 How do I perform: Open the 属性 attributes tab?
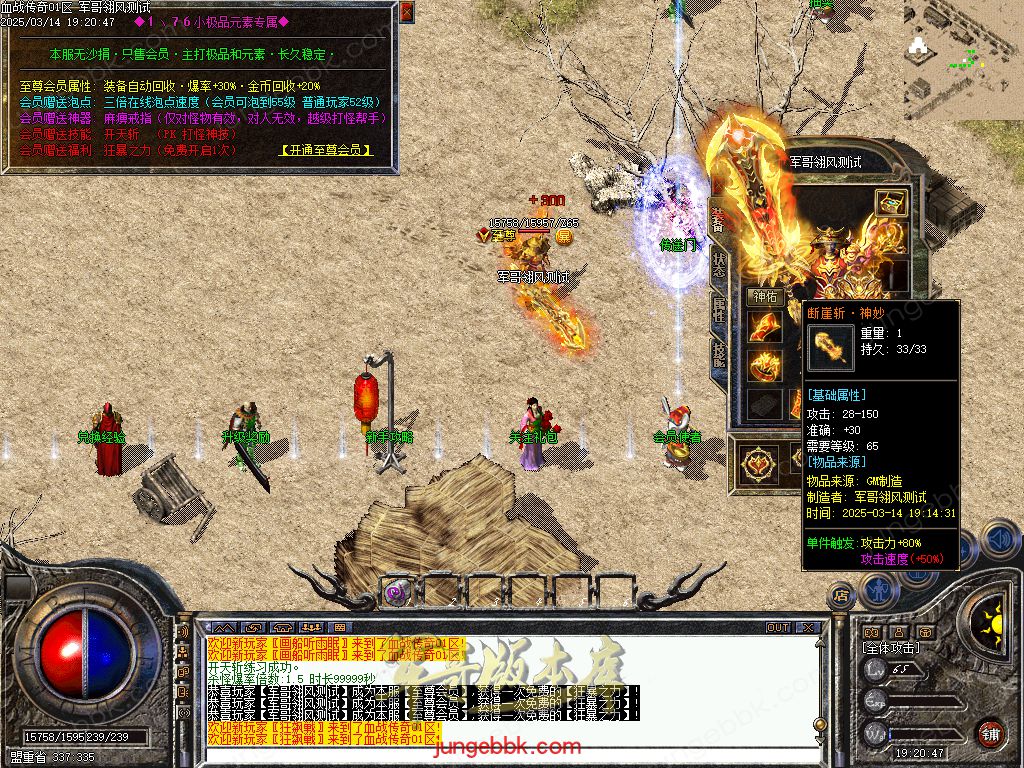719,310
